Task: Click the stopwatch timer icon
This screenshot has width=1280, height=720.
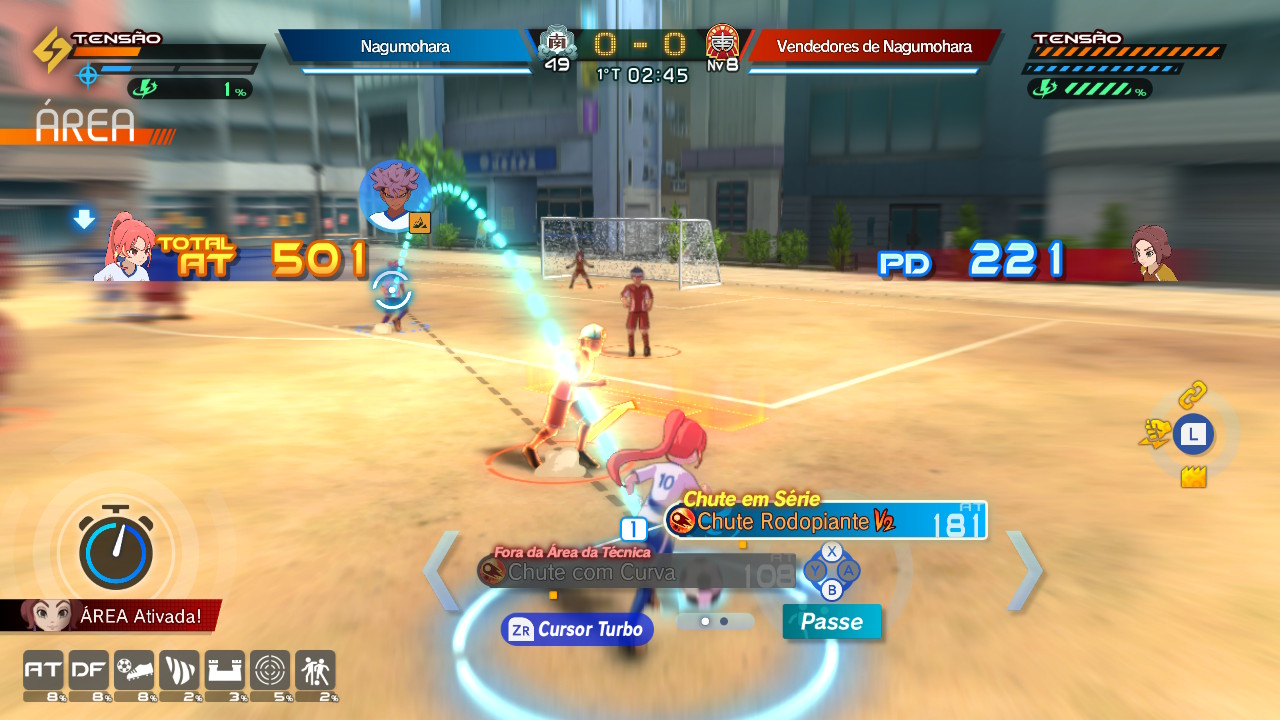Action: pyautogui.click(x=118, y=547)
